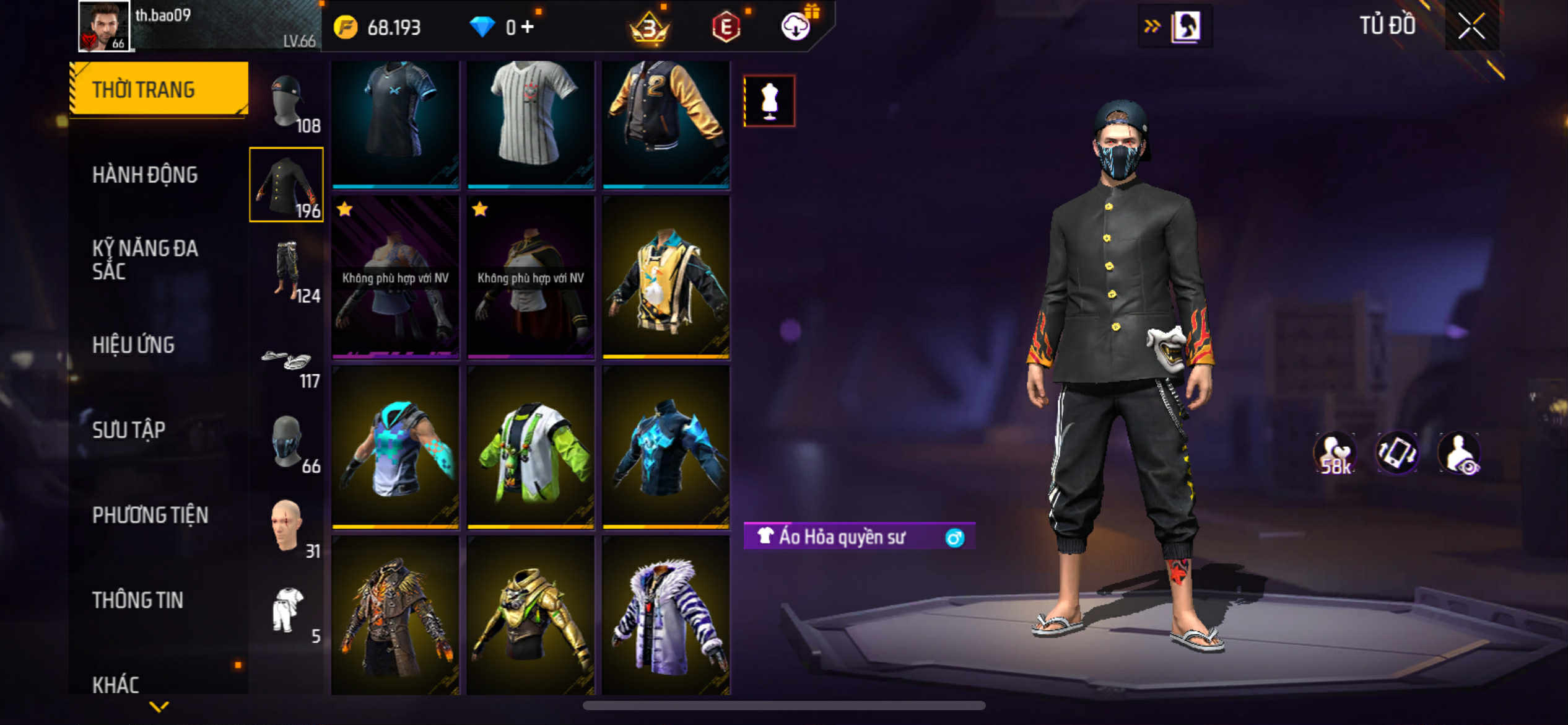Choose the purple fur-hooded jacket
Viewport: 1568px width, 725px height.
point(666,615)
